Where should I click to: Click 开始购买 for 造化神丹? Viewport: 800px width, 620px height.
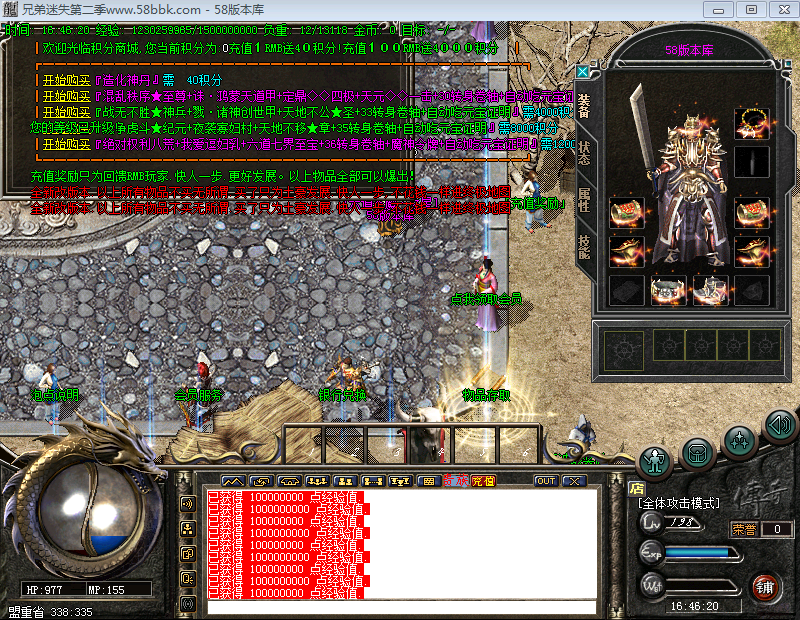(x=62, y=79)
